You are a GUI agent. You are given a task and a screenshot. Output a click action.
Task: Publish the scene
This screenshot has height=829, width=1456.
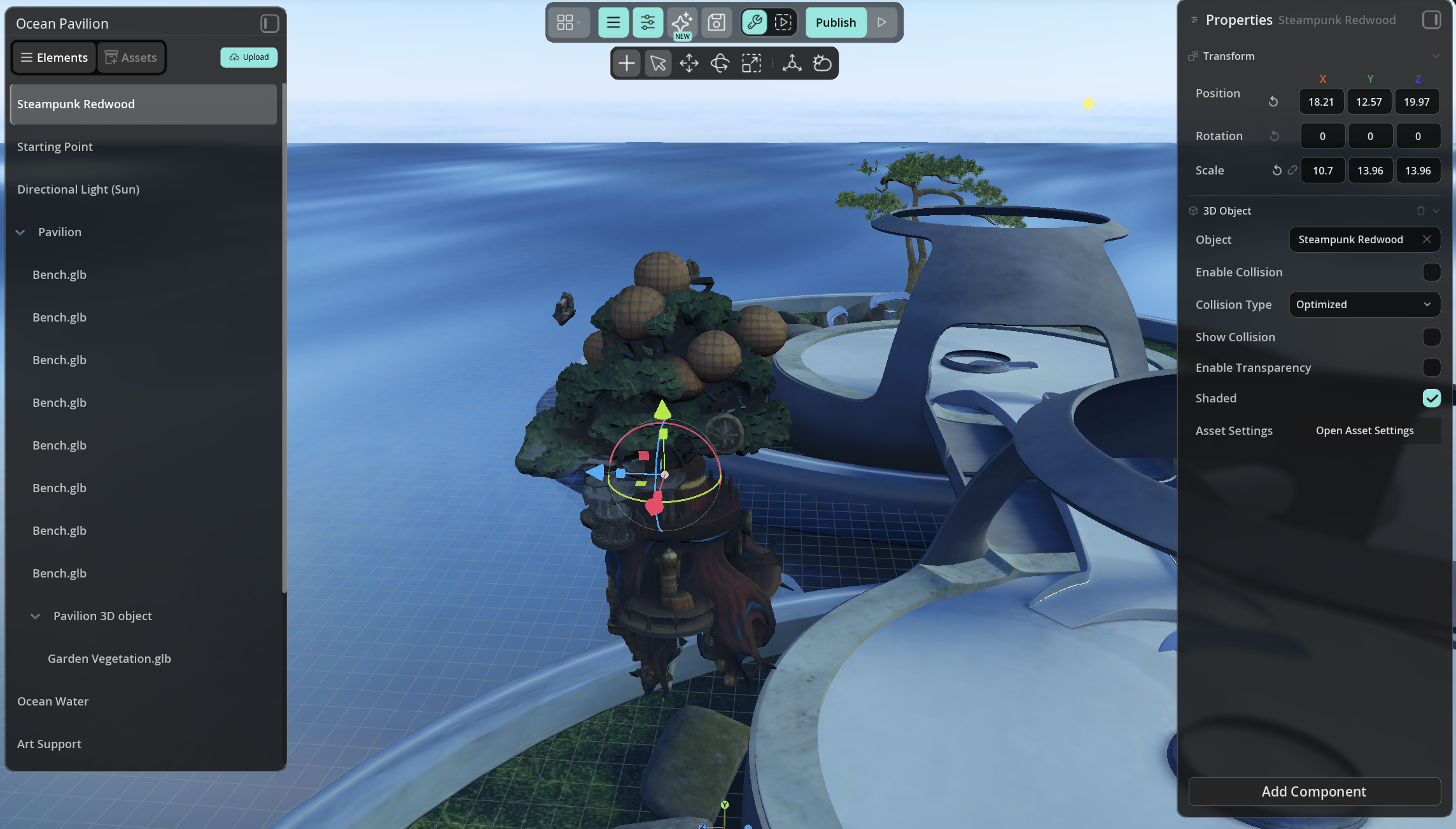[836, 23]
